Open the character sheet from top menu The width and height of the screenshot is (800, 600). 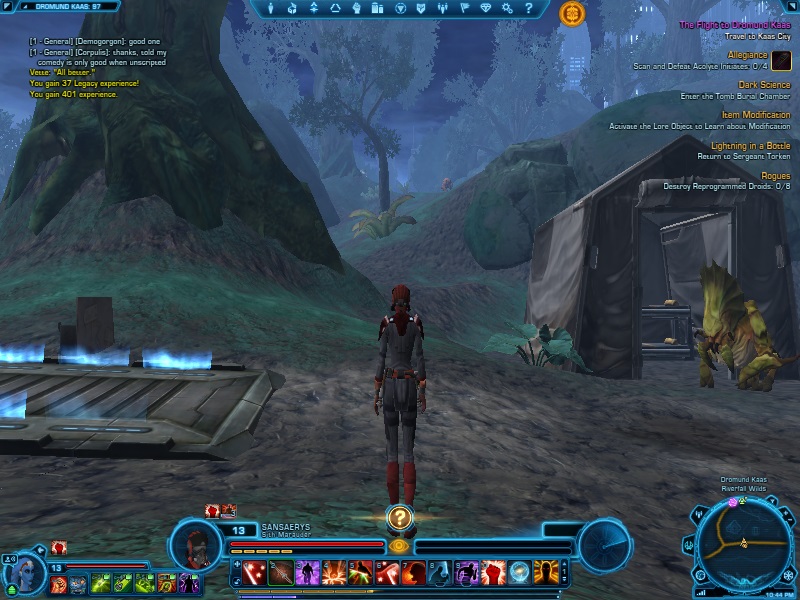click(271, 9)
